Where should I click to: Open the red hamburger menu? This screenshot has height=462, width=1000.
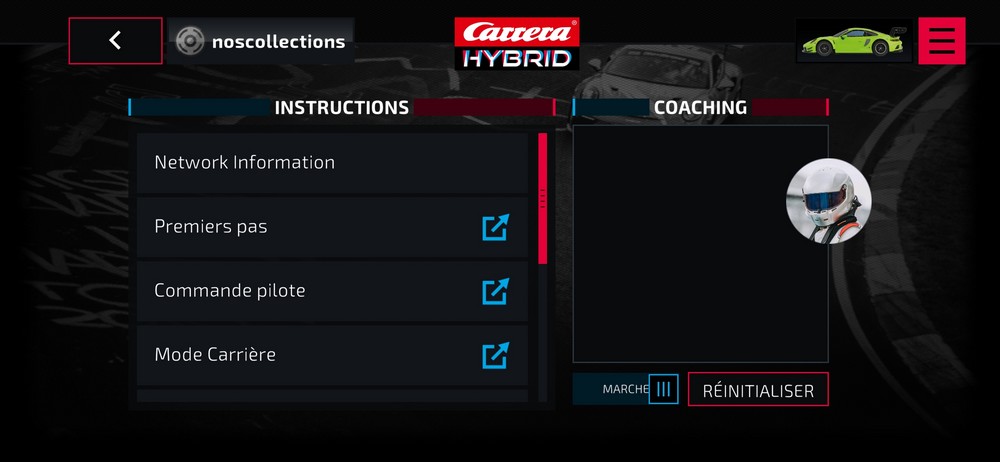pyautogui.click(x=941, y=41)
